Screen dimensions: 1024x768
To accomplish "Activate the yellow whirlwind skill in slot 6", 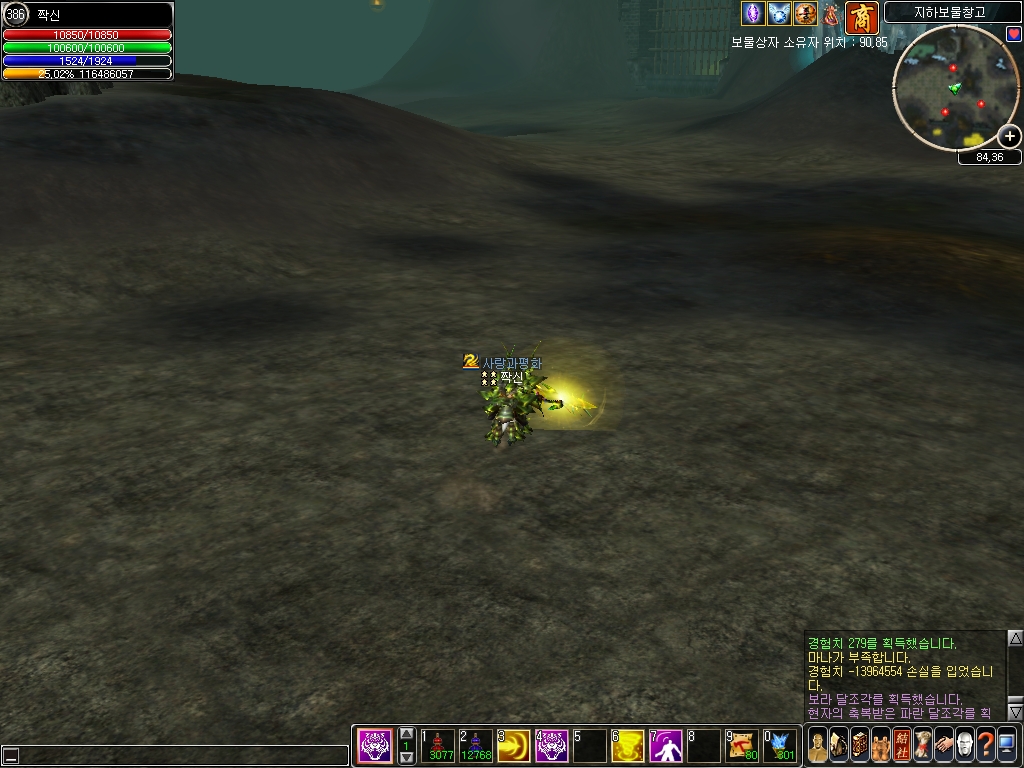I will pos(628,746).
